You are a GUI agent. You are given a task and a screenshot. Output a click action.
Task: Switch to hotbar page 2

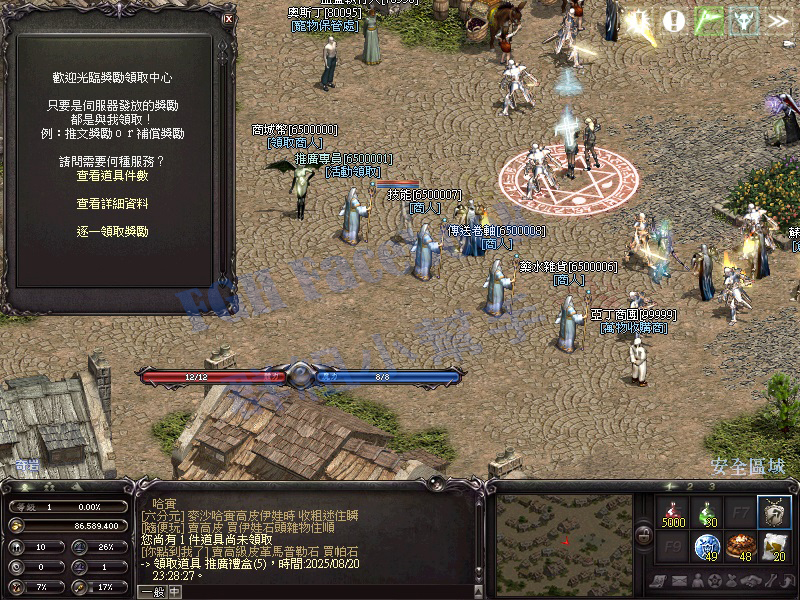pyautogui.click(x=689, y=486)
